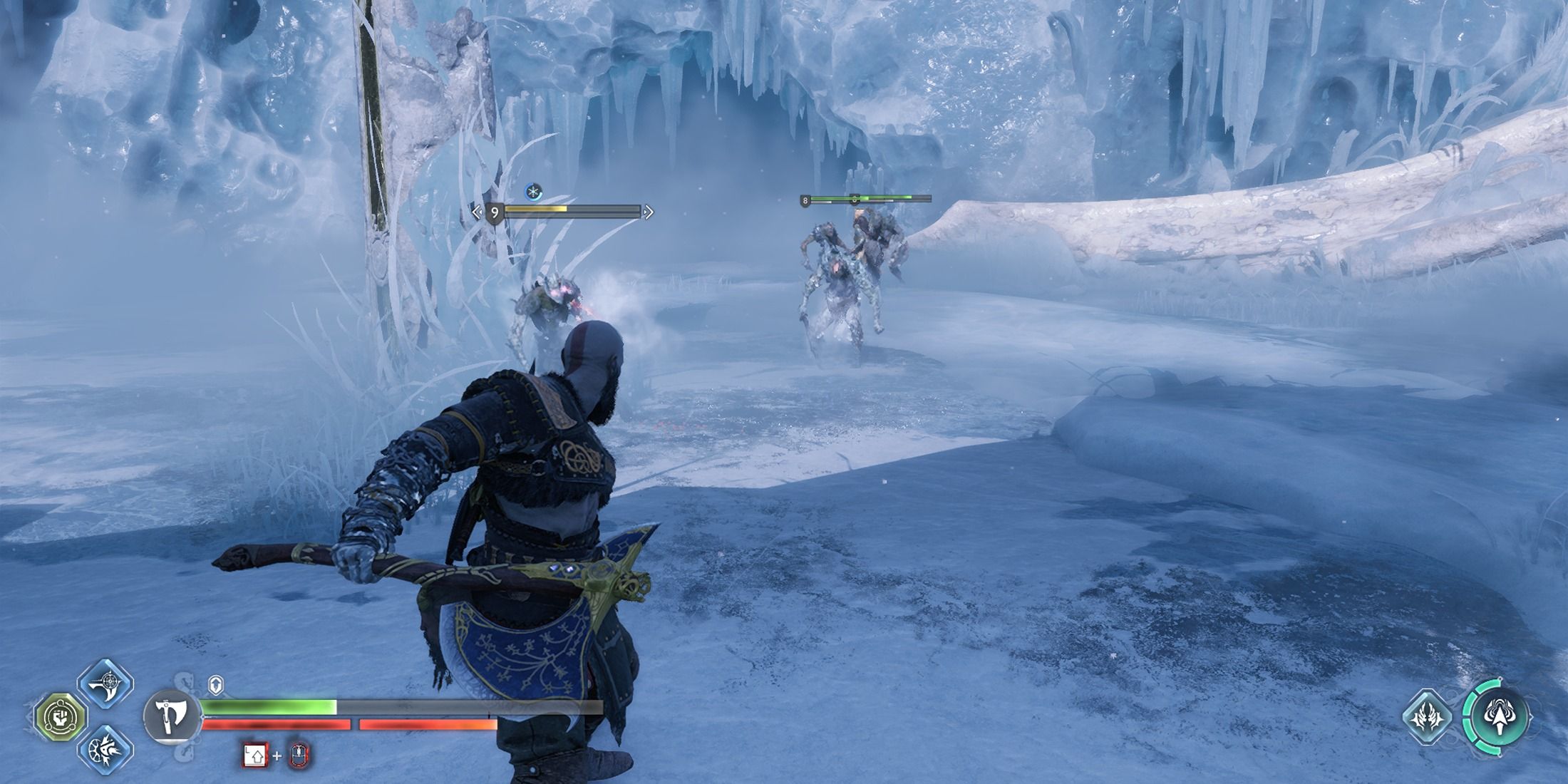Click the frost snowflake status icon
The image size is (1568, 784).
[x=533, y=191]
